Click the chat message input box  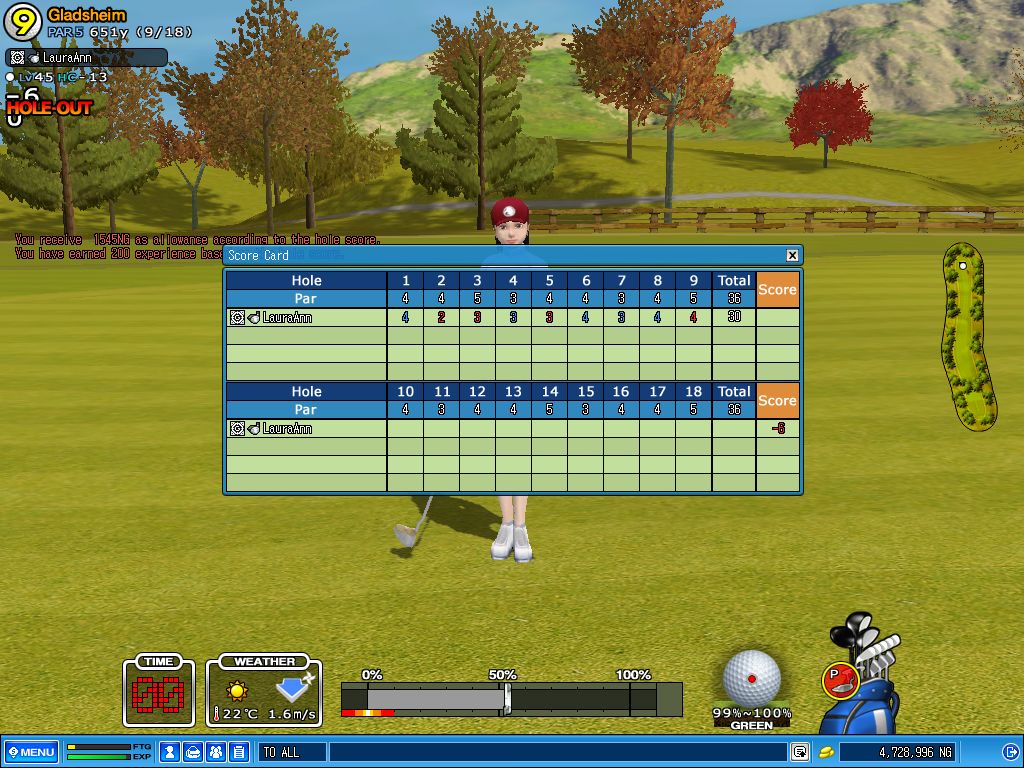(x=555, y=752)
